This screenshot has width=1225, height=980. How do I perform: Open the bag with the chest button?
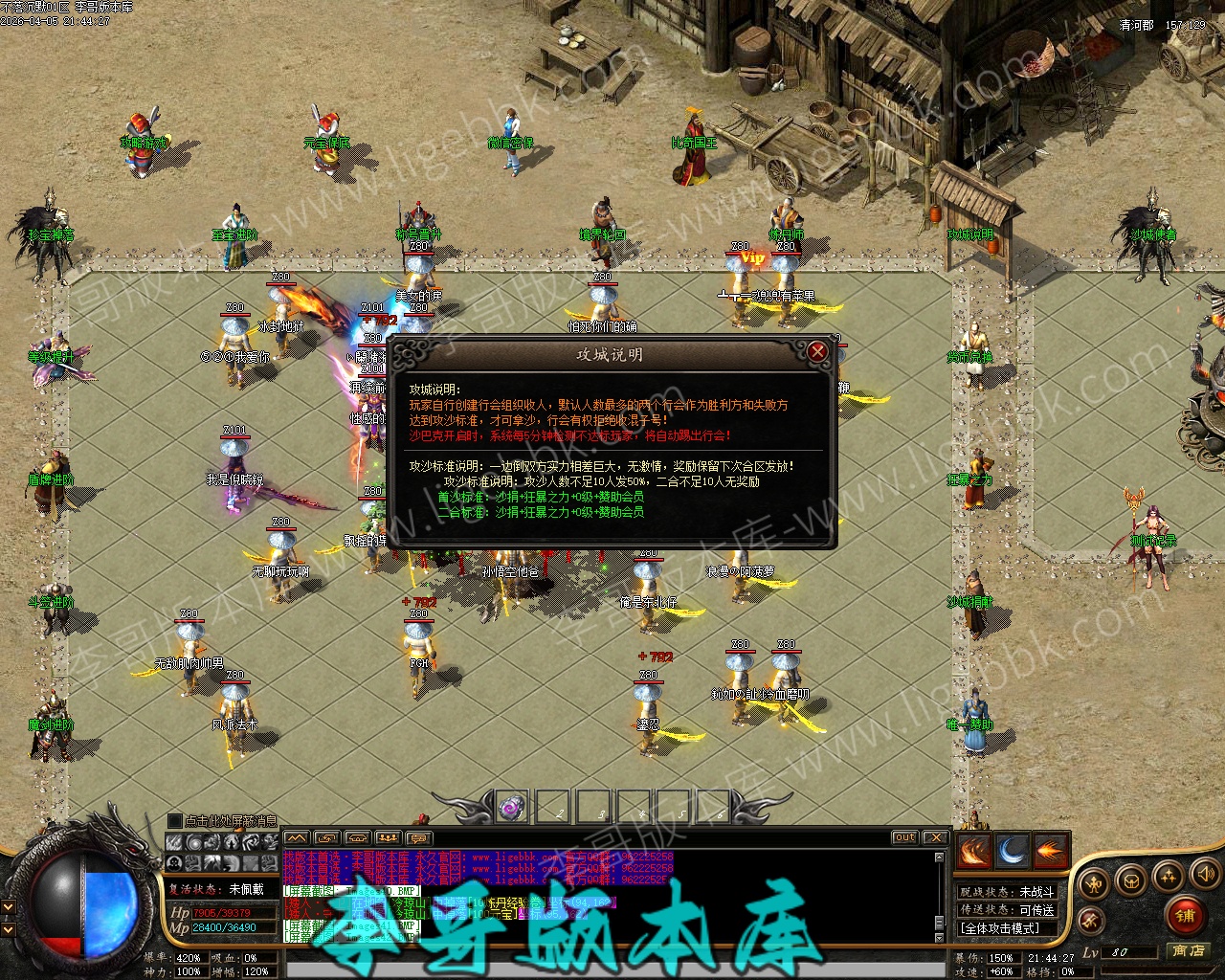[1131, 879]
